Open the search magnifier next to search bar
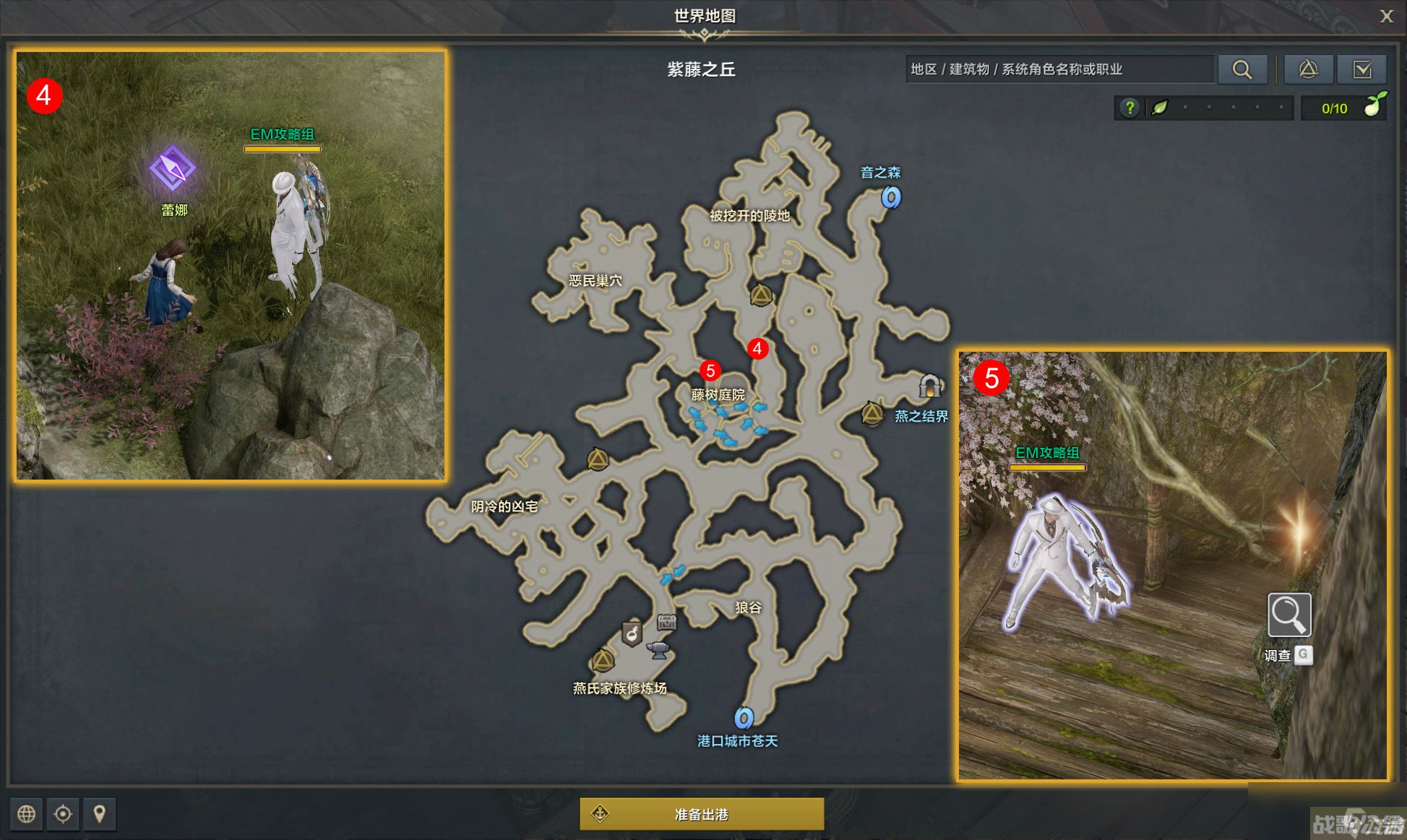This screenshot has height=840, width=1407. pyautogui.click(x=1243, y=69)
